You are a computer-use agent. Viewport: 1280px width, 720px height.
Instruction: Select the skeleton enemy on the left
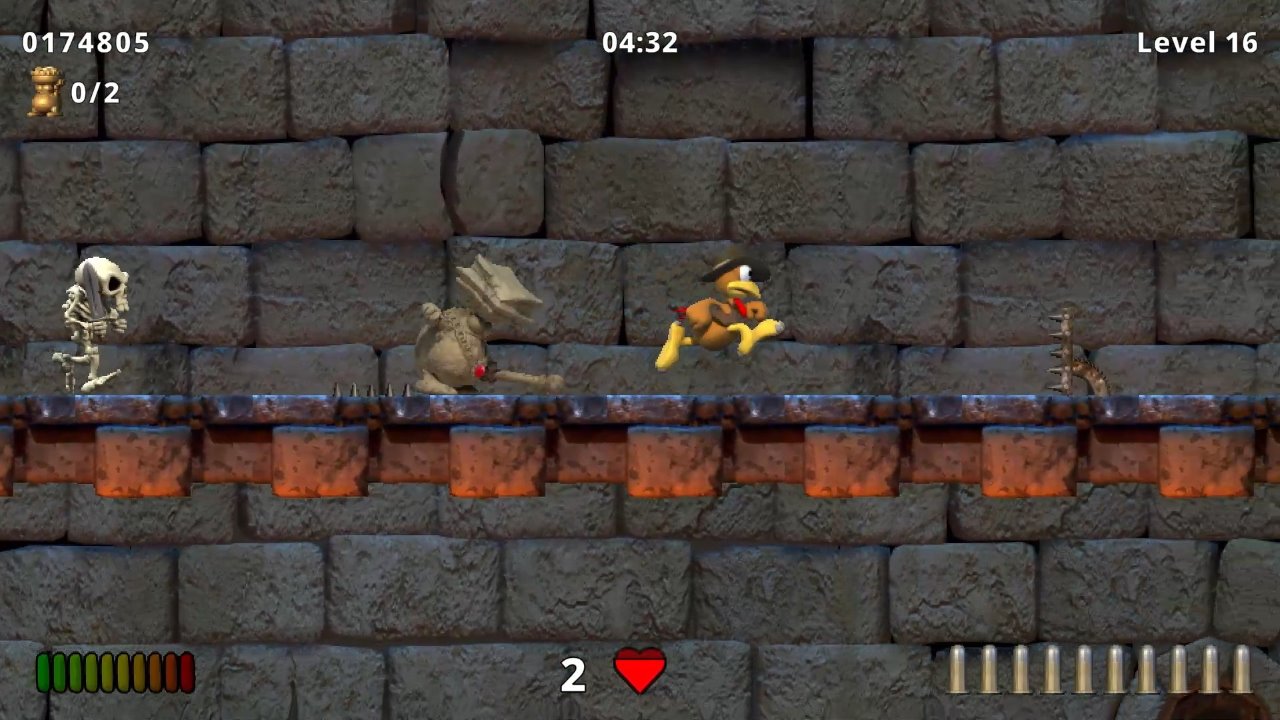tap(95, 320)
